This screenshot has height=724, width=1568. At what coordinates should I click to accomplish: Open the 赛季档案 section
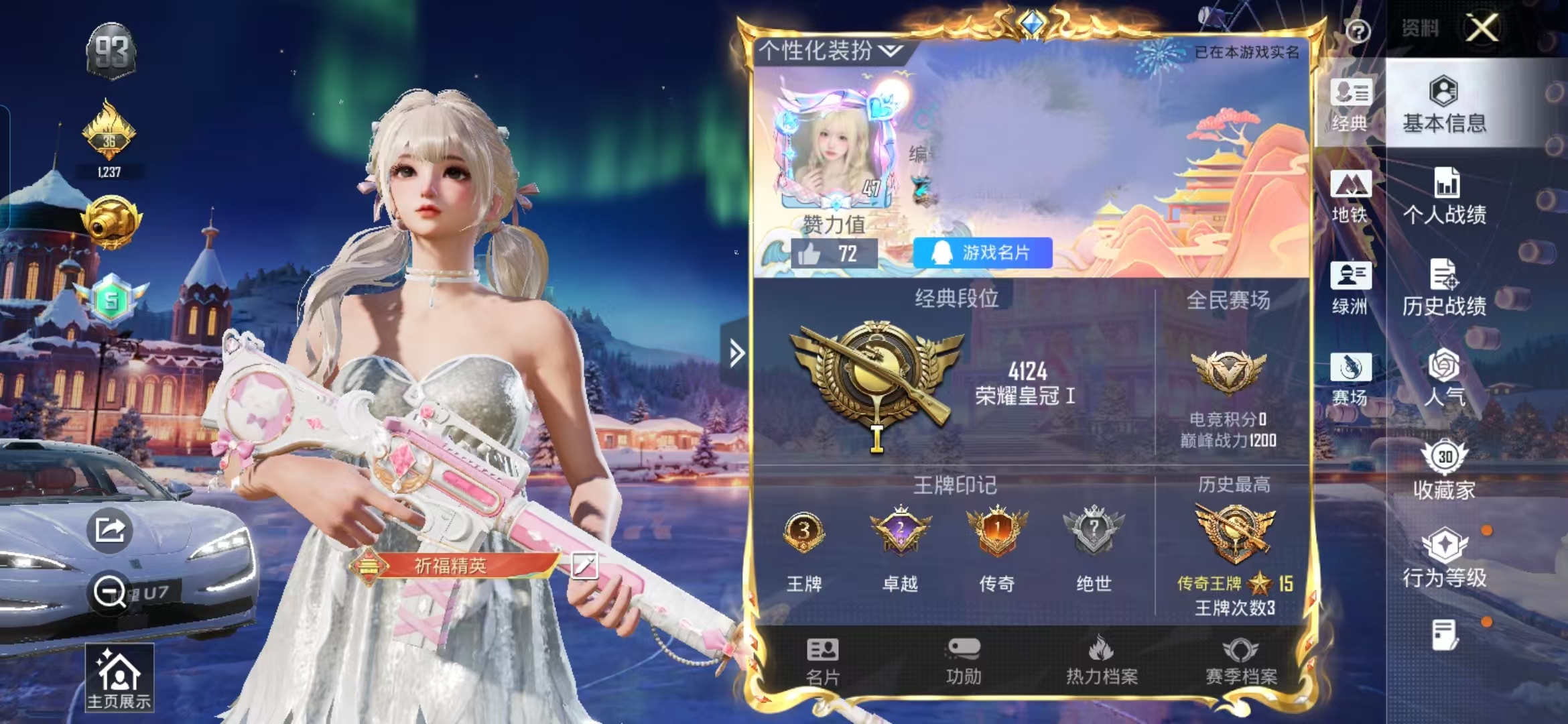[1241, 661]
